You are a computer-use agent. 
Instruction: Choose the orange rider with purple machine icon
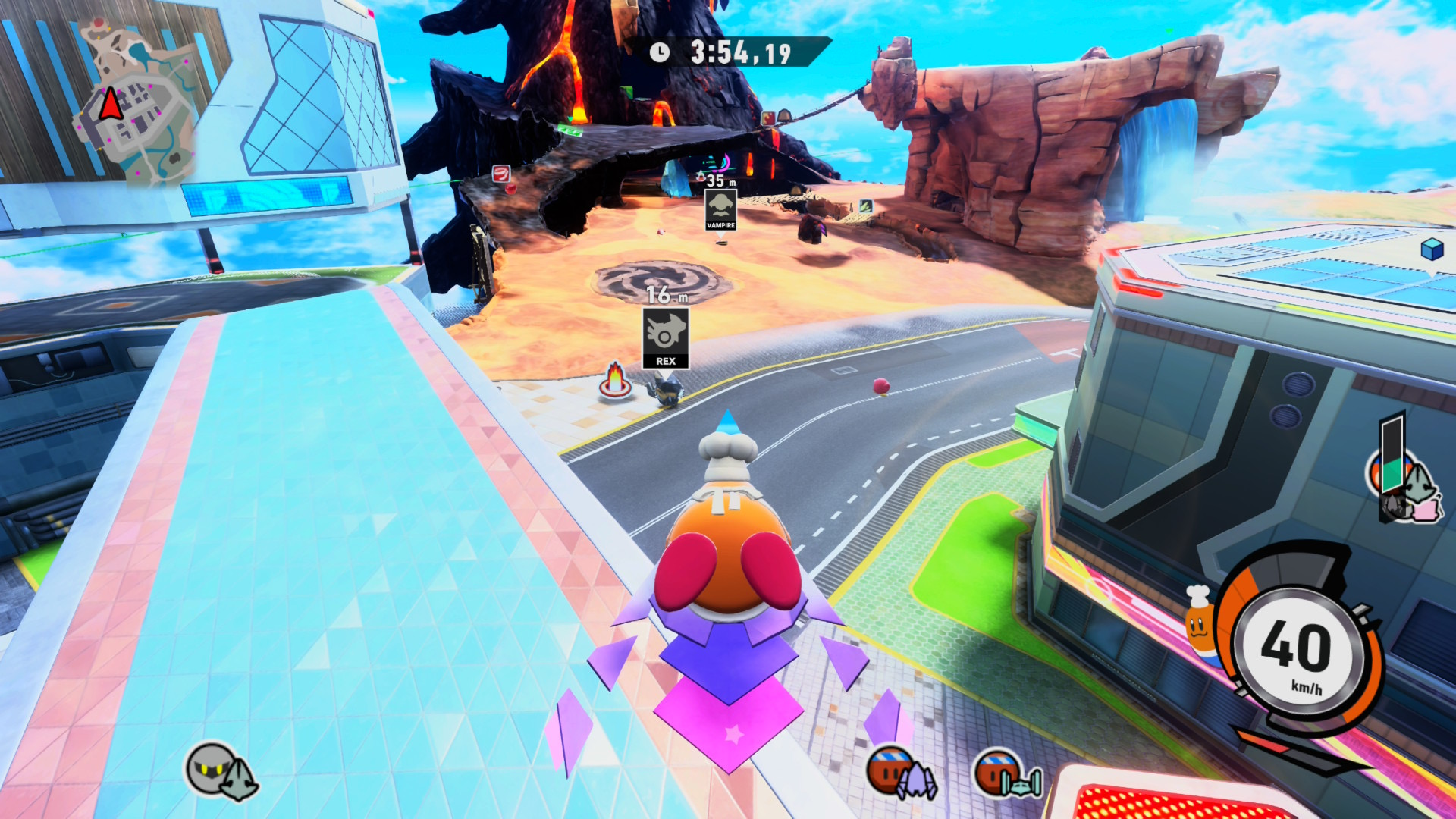(902, 772)
